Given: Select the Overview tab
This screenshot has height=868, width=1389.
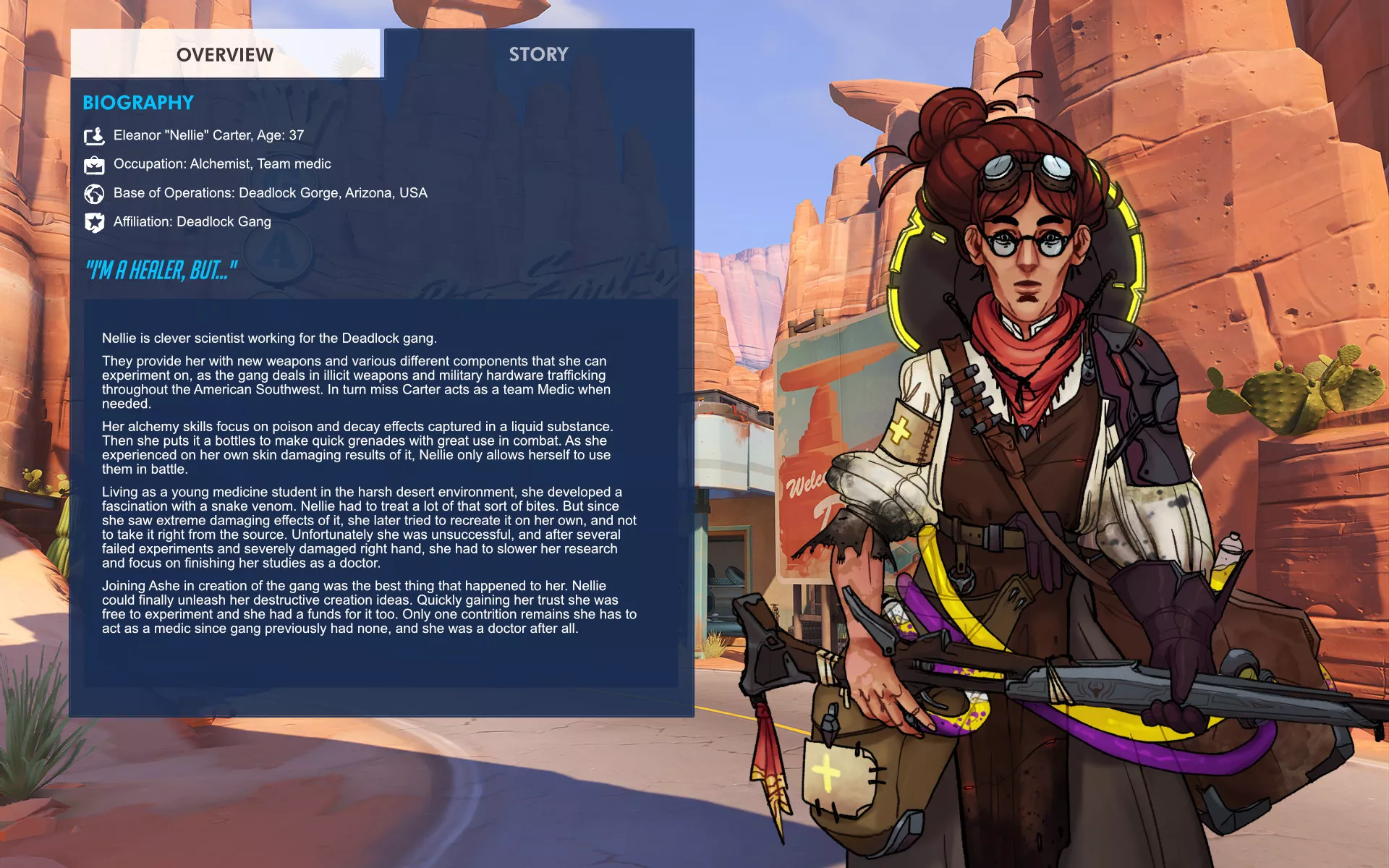Looking at the screenshot, I should (225, 54).
